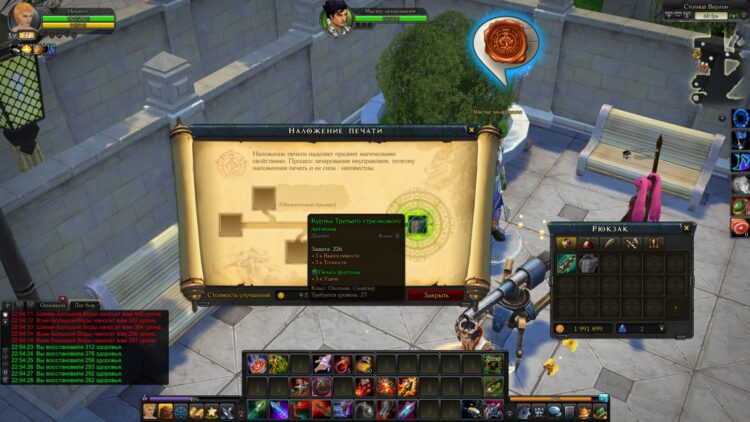
Task: Open the first backpack category tab
Action: [x=565, y=243]
